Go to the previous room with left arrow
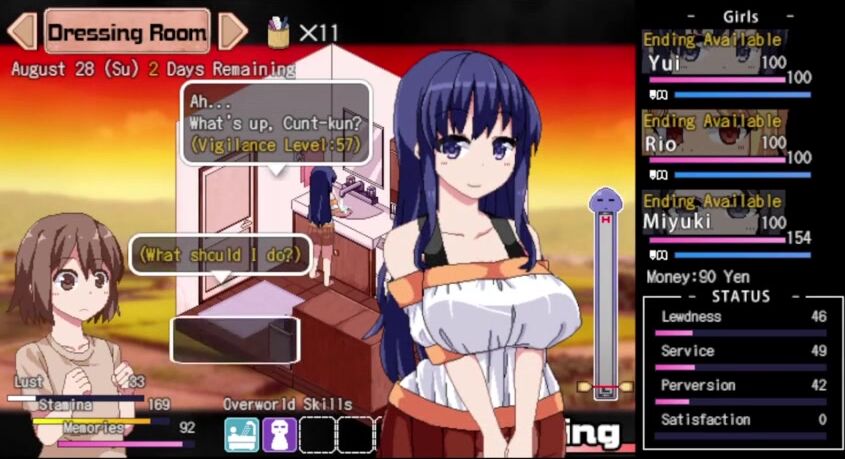This screenshot has height=459, width=845. (21, 31)
